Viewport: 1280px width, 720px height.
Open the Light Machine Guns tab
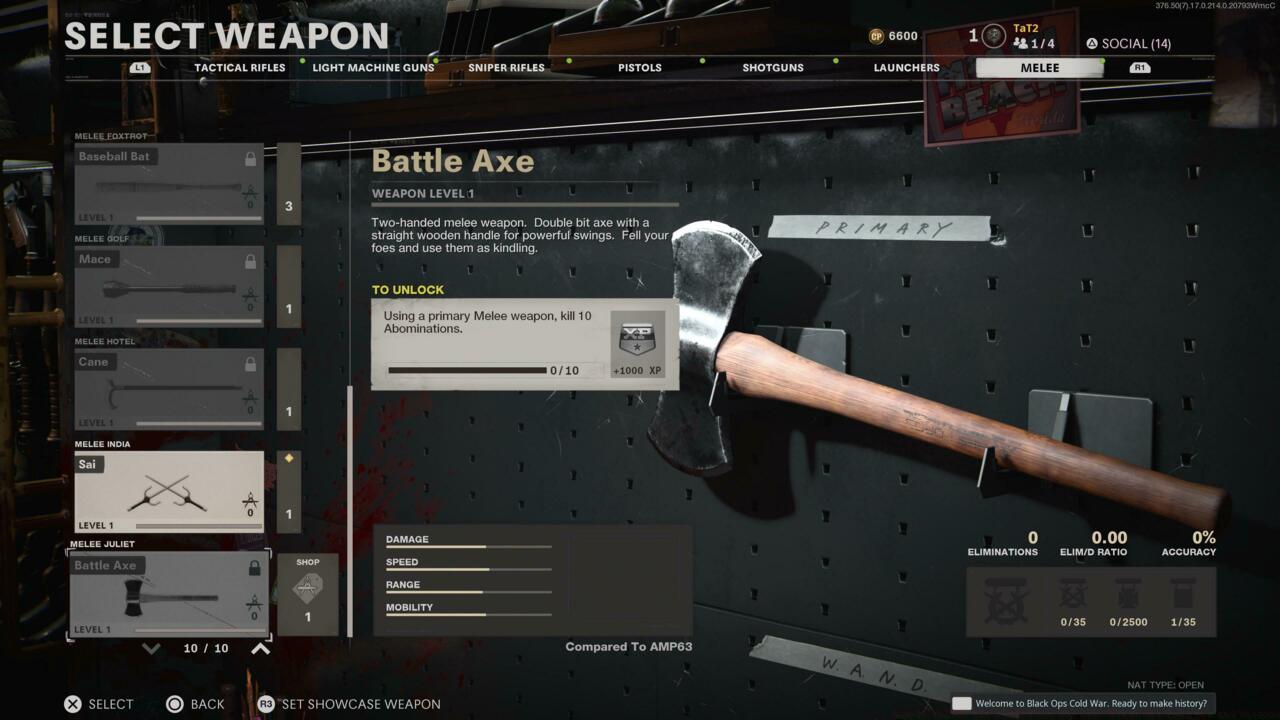pyautogui.click(x=373, y=68)
